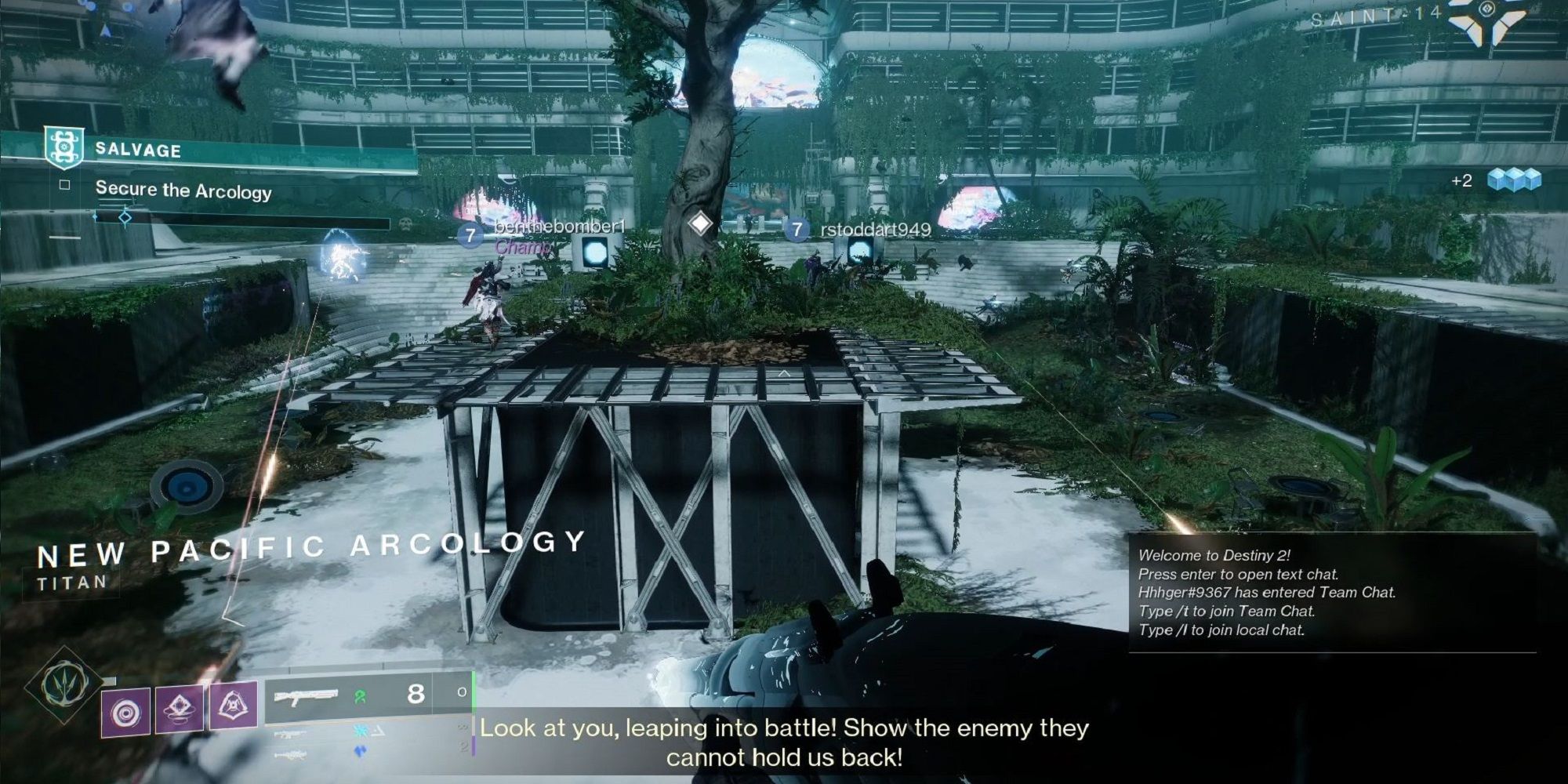Select the equipped shotgun weapon icon
The height and width of the screenshot is (784, 1568).
307,697
